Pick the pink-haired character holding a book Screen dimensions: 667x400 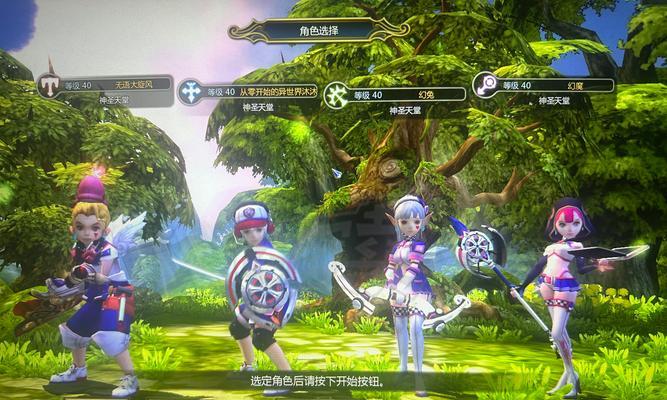click(x=562, y=290)
